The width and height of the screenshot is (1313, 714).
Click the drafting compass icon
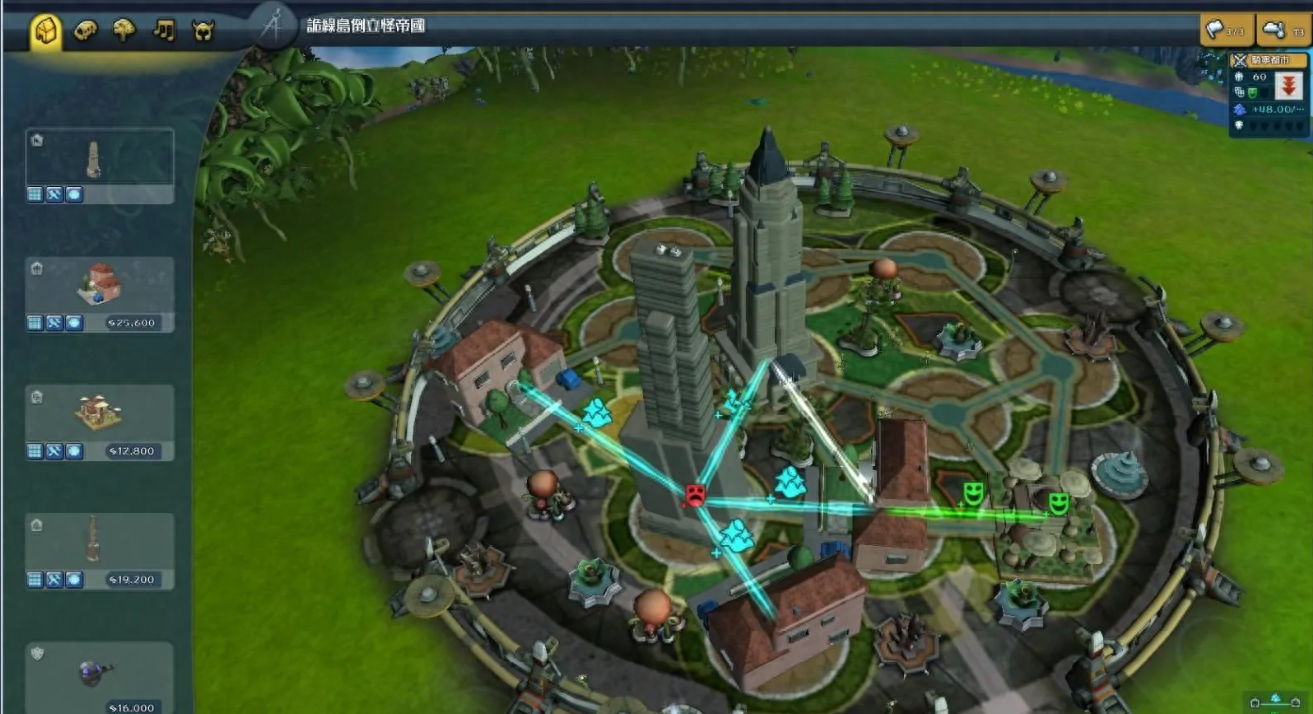click(271, 27)
